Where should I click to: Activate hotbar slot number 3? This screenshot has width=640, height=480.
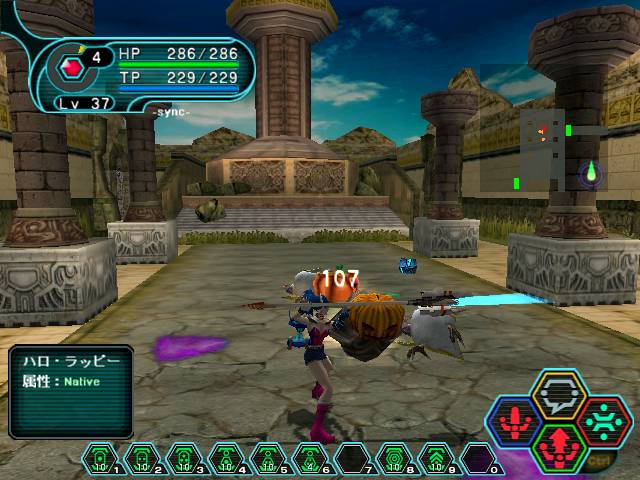click(184, 457)
